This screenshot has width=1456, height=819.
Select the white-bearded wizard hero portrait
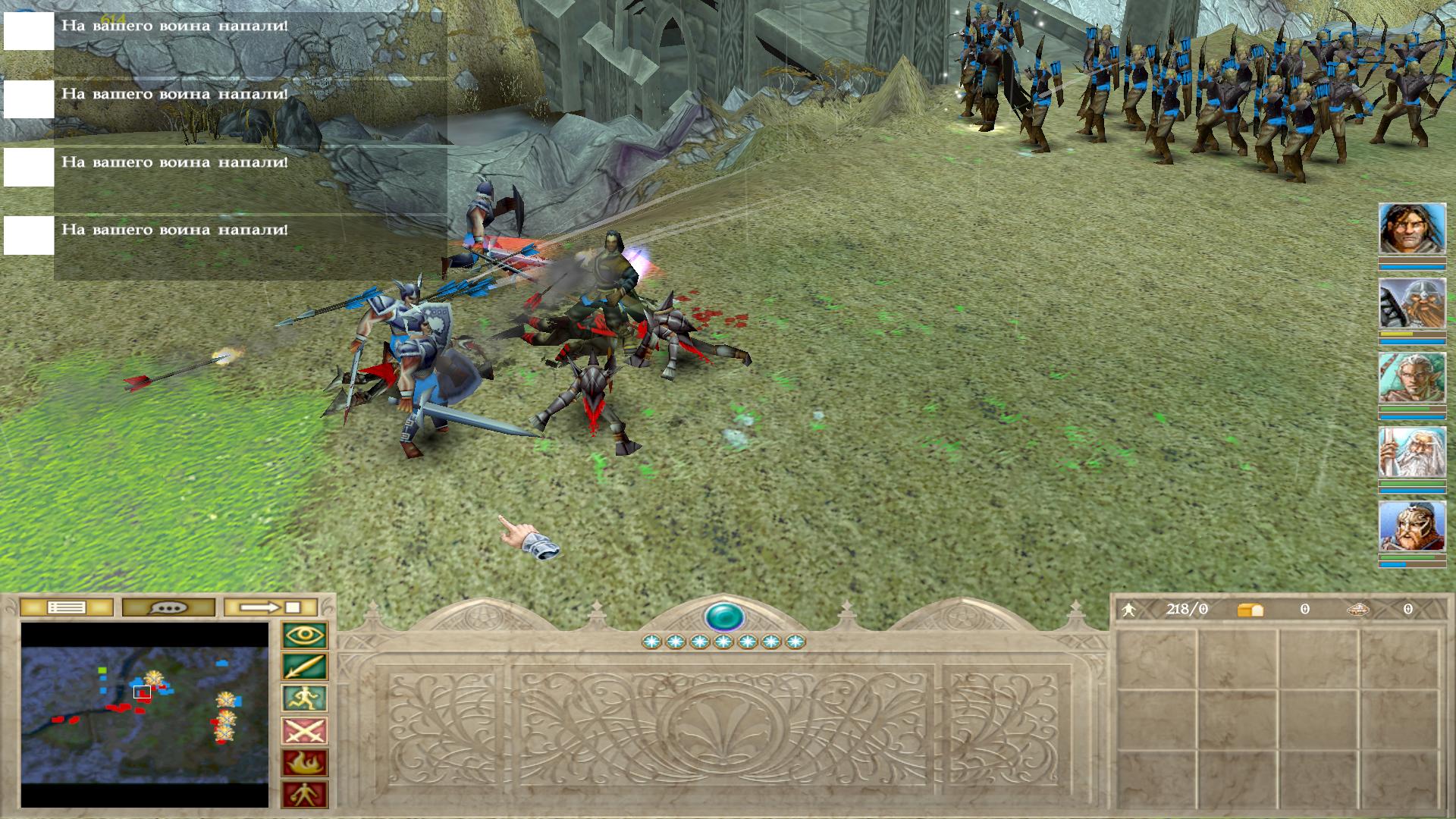point(1412,452)
